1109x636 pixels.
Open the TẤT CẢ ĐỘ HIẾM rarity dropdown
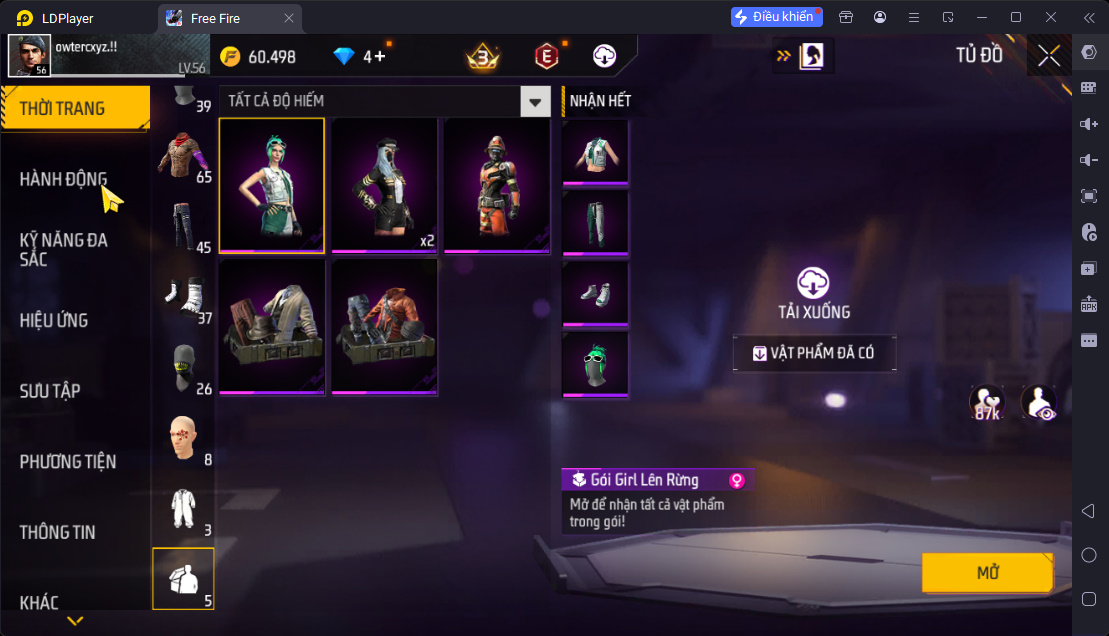pos(537,101)
